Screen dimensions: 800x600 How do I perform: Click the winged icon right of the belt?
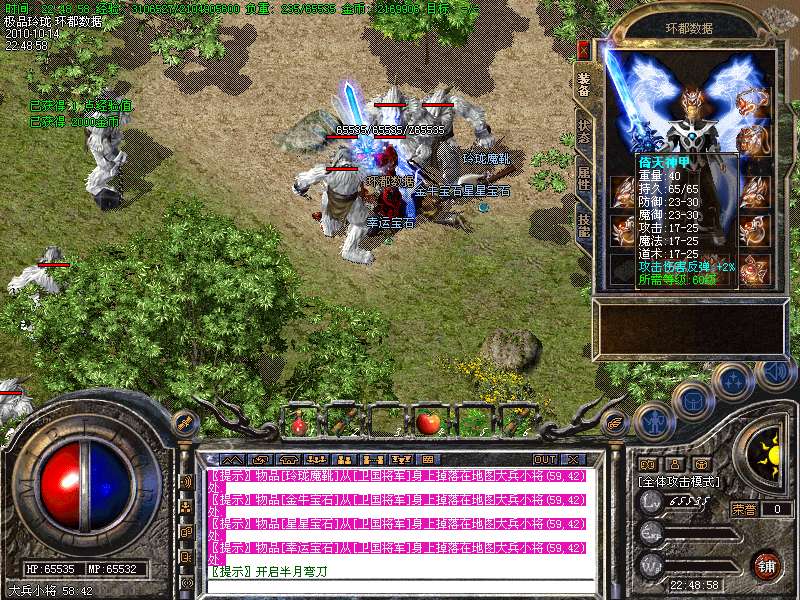[x=616, y=421]
